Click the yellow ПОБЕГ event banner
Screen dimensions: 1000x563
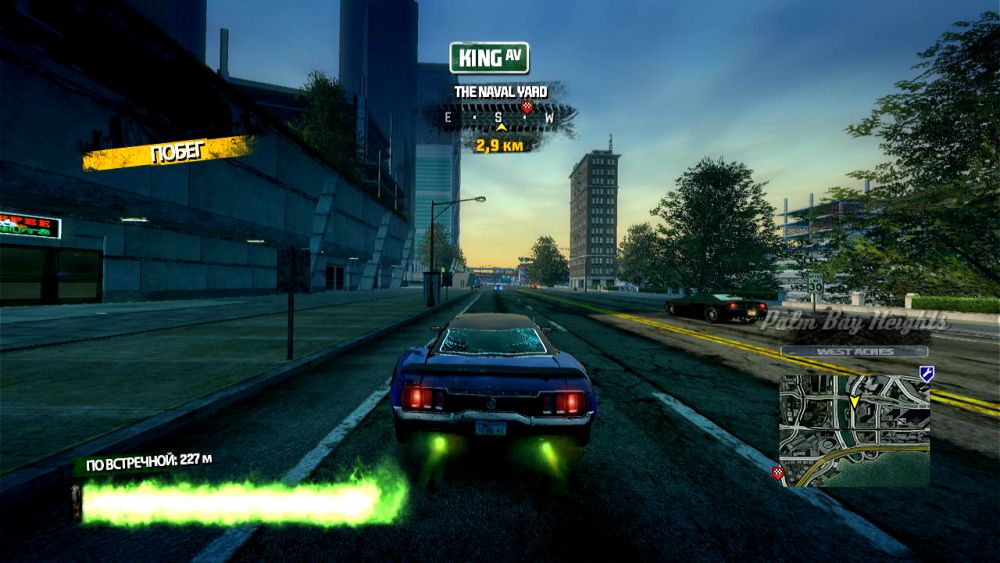point(168,153)
